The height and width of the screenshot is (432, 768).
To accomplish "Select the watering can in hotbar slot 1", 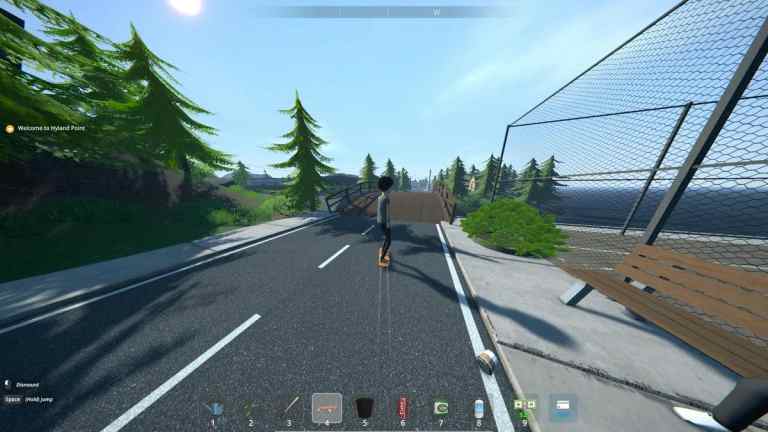I will coord(213,408).
